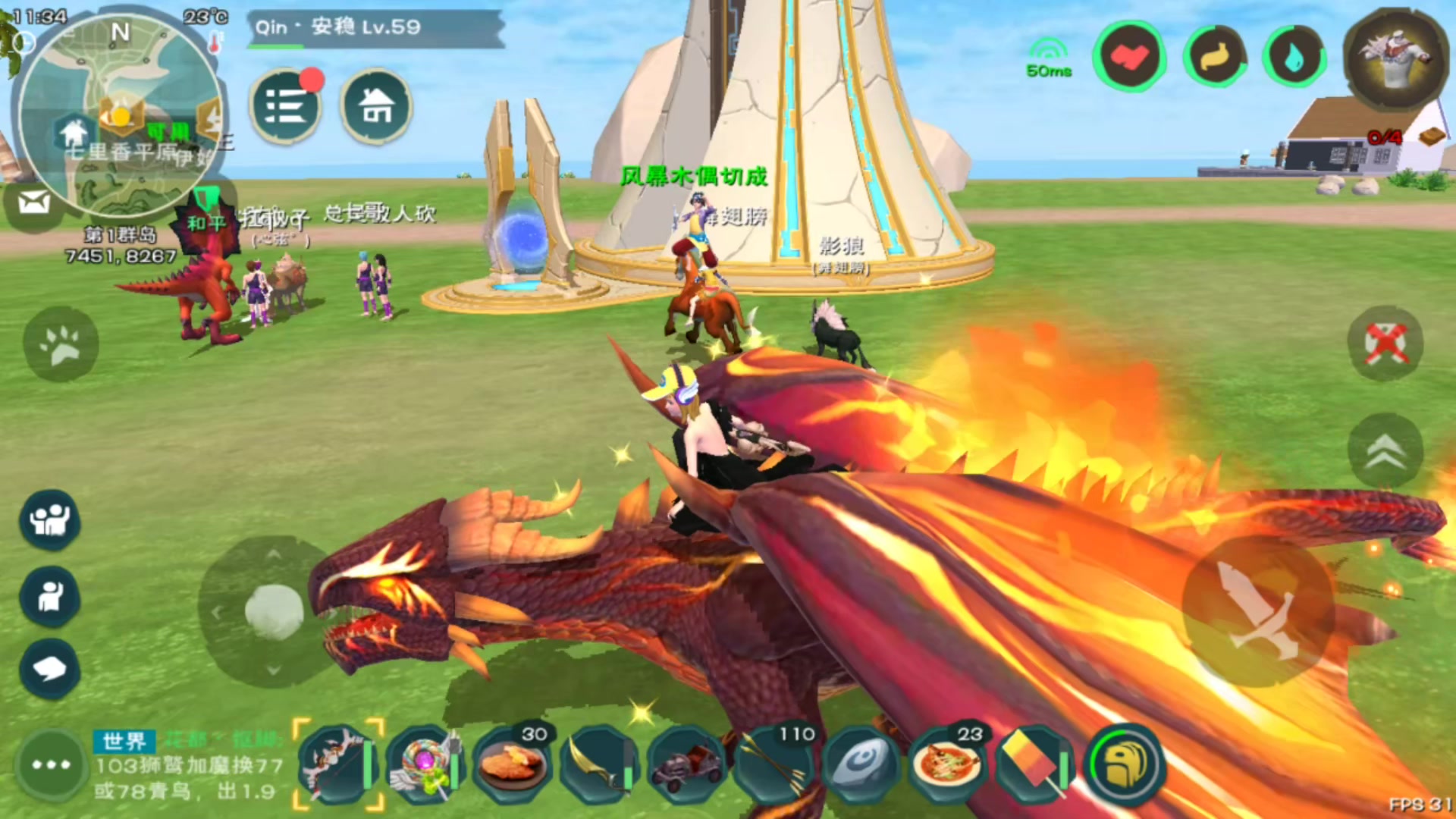Open the task list menu with red dot

286,106
